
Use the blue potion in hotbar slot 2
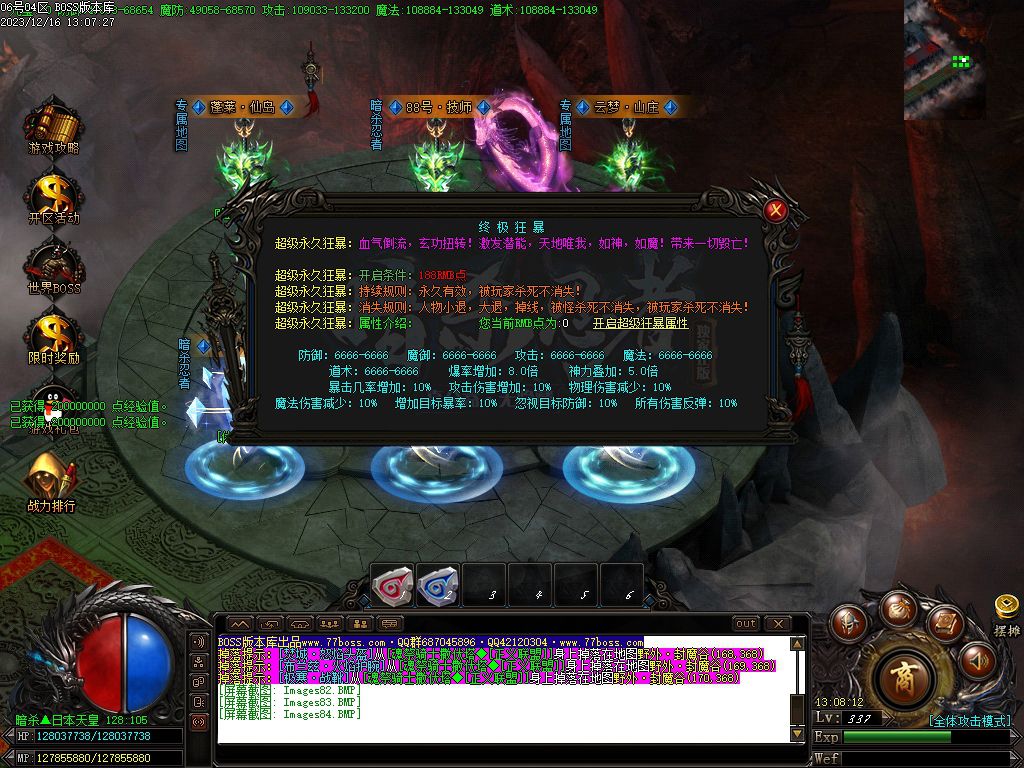pos(438,584)
